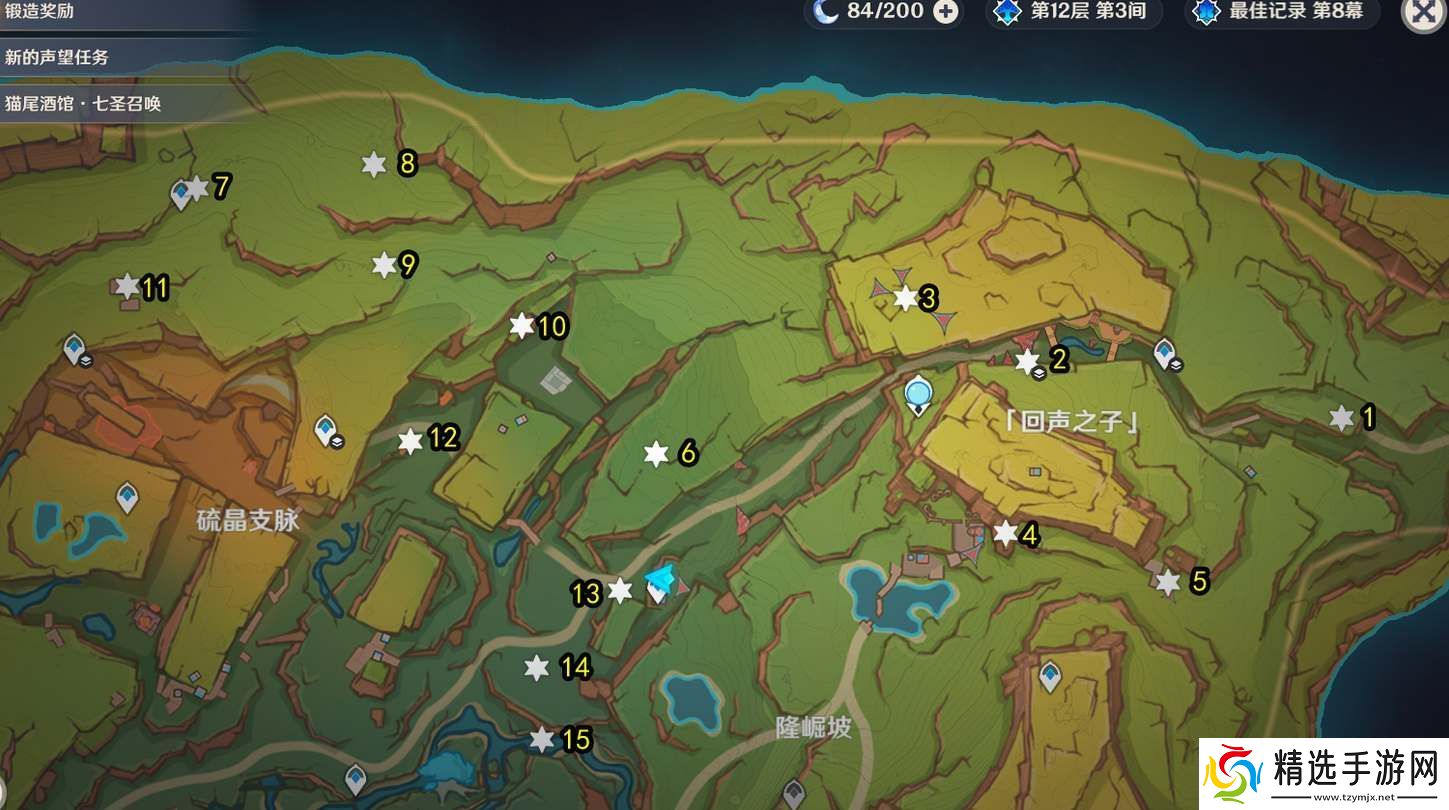
Task: Select star marker number 5
Action: (x=1167, y=582)
